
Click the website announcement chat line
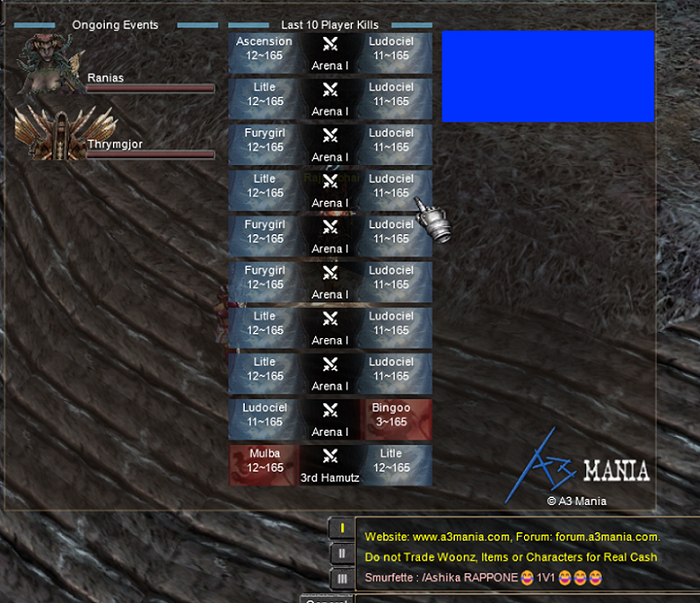pyautogui.click(x=511, y=537)
